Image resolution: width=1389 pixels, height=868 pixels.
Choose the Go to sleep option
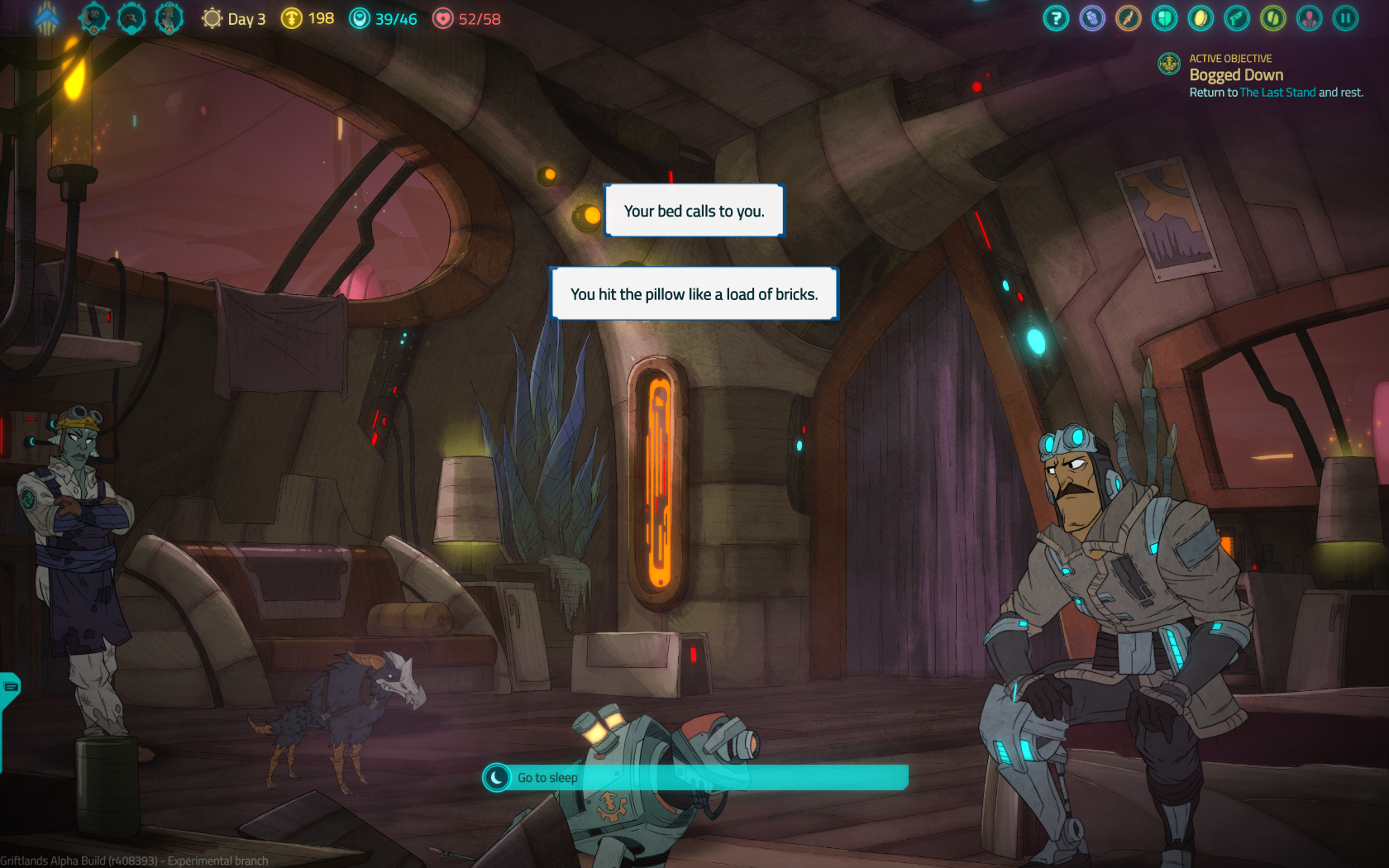[x=694, y=777]
